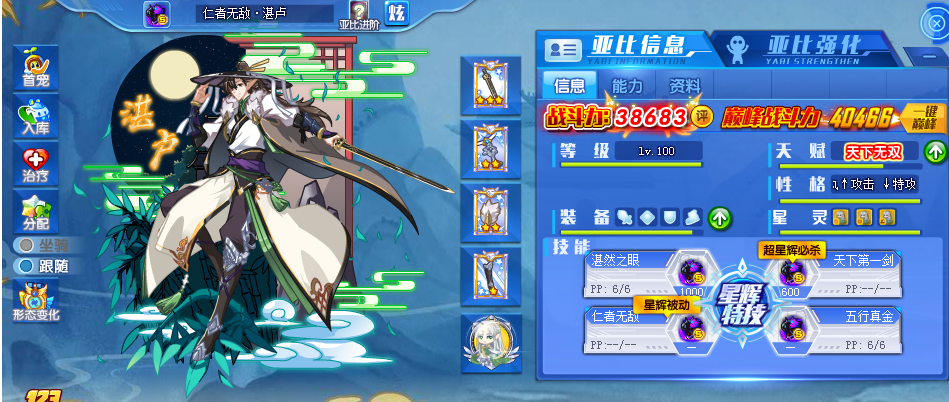This screenshot has height=402, width=949.
Task: Select the 坐骑 (mount) radio option
Action: 24,245
